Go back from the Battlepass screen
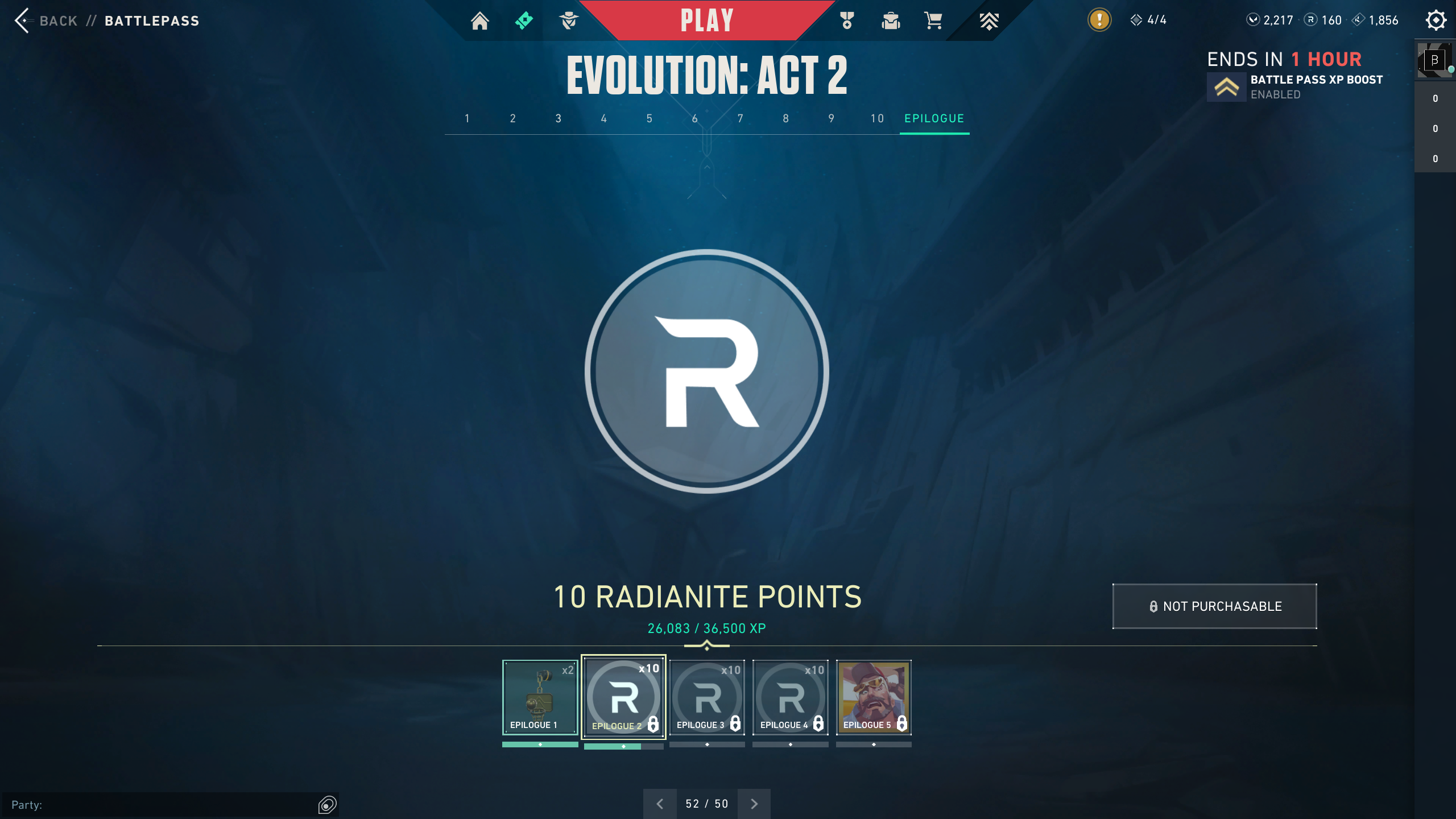 click(x=45, y=21)
